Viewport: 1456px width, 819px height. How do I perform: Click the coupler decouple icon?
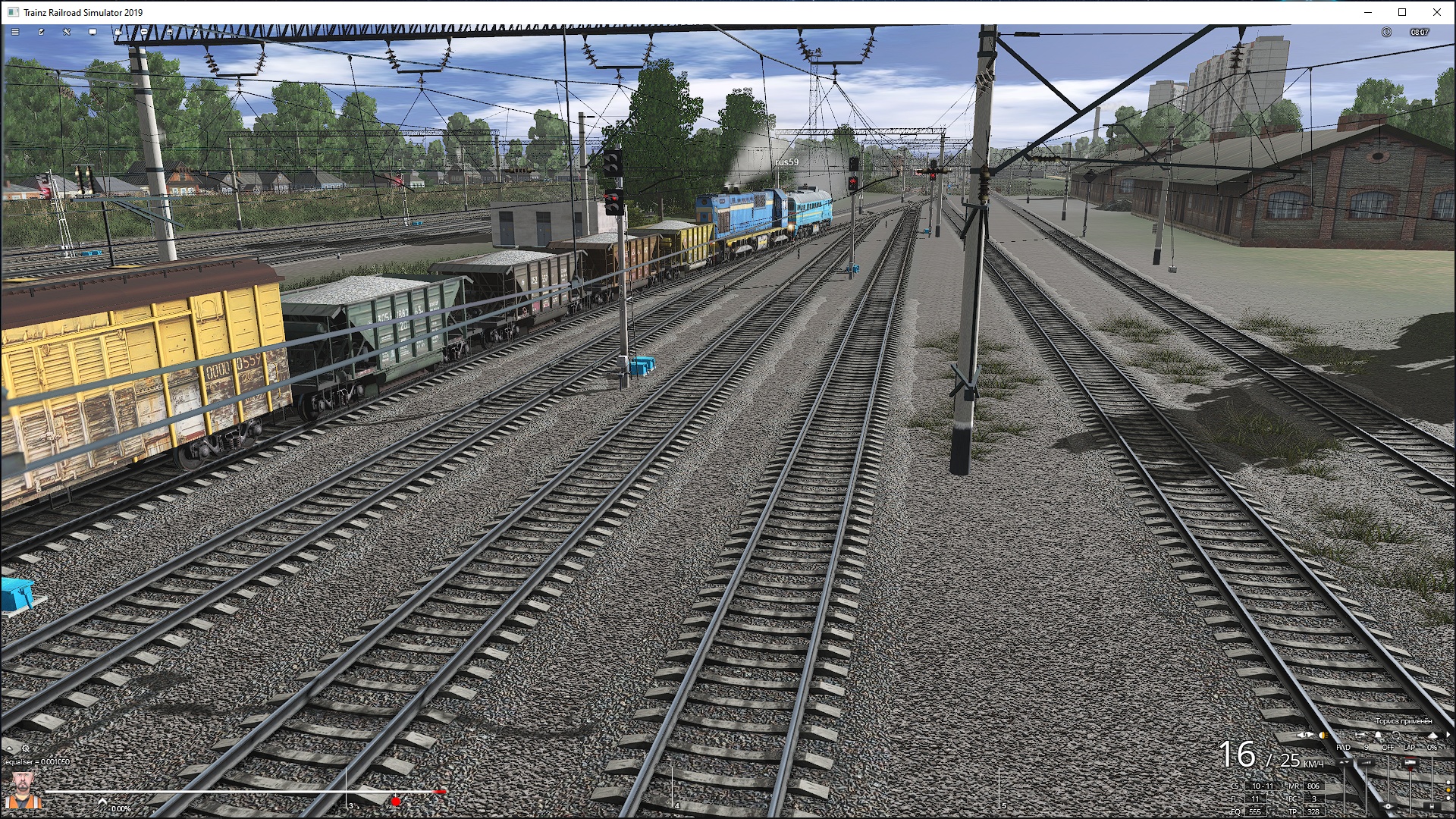pos(1396,735)
